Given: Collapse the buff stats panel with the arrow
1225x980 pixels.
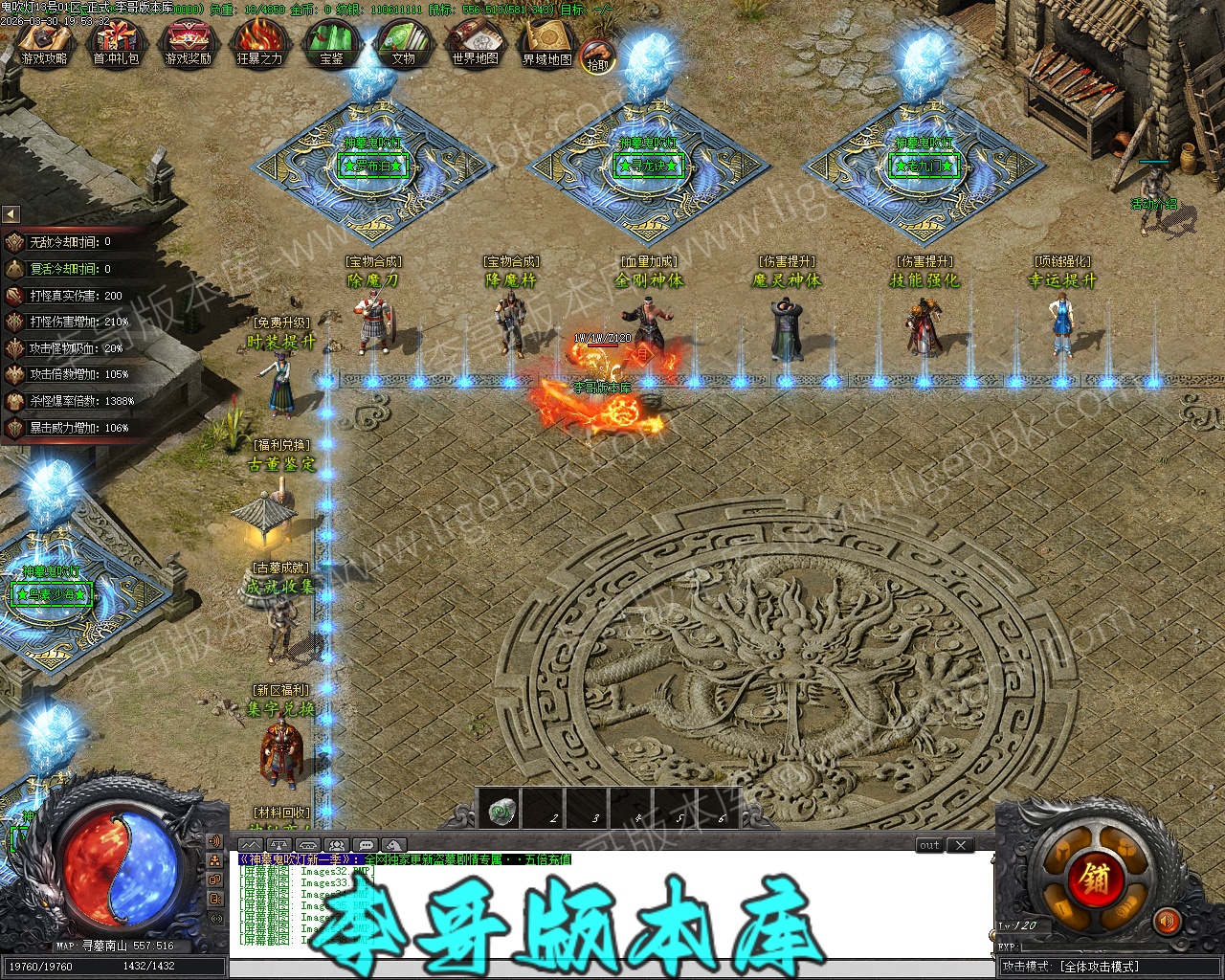Looking at the screenshot, I should click(x=11, y=214).
